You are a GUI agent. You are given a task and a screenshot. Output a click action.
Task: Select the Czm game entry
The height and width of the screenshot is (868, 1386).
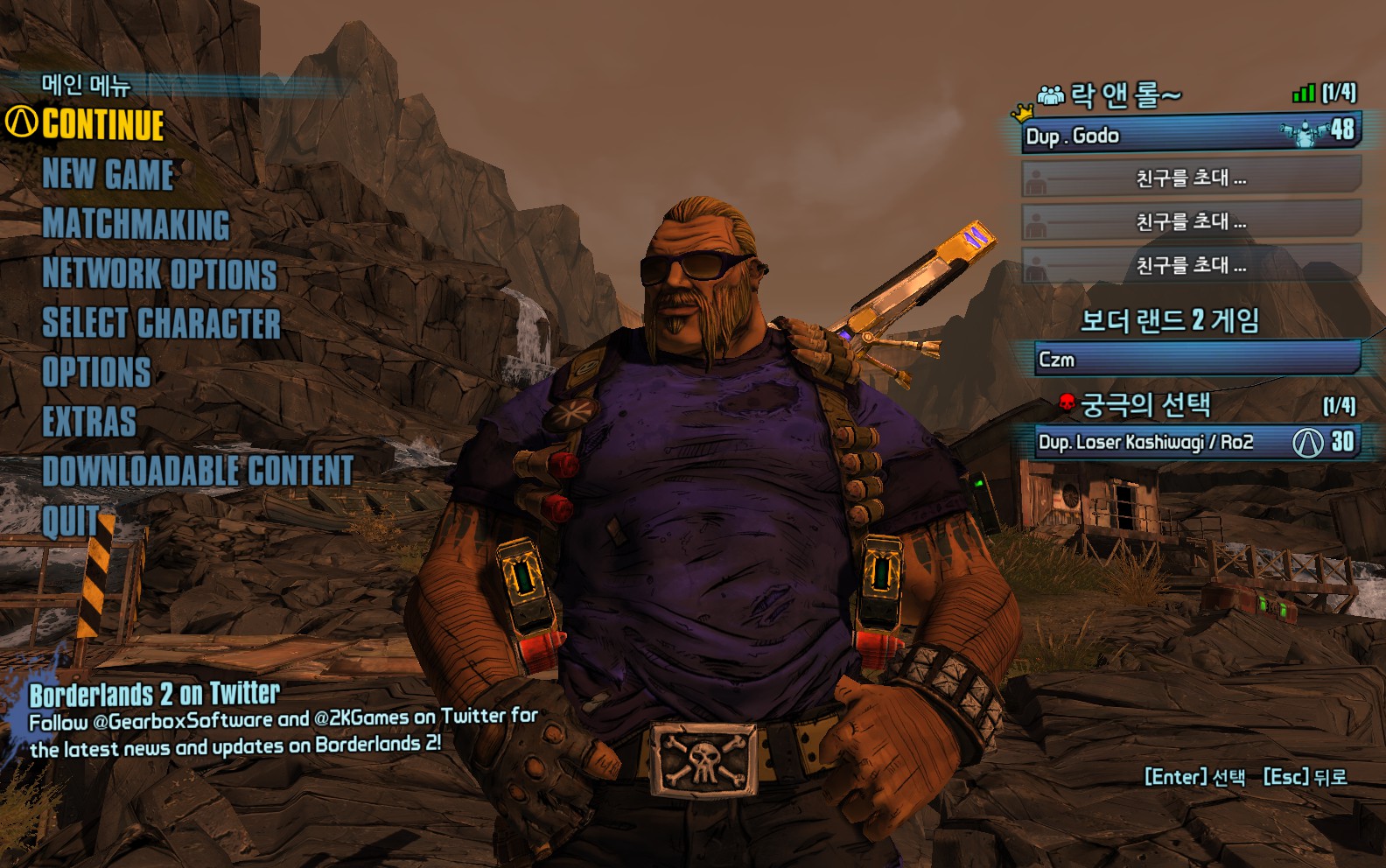point(1197,360)
